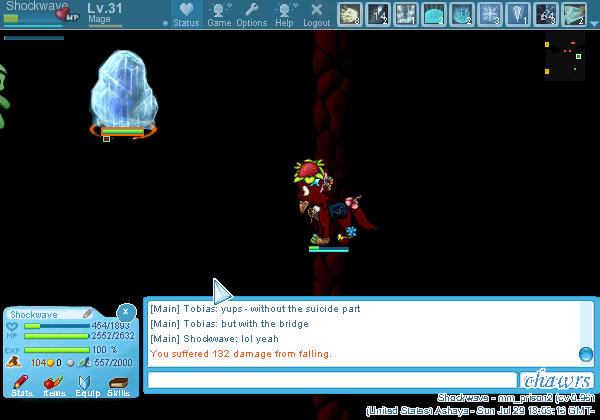Open the Game menu
This screenshot has width=600, height=420.
pyautogui.click(x=219, y=14)
